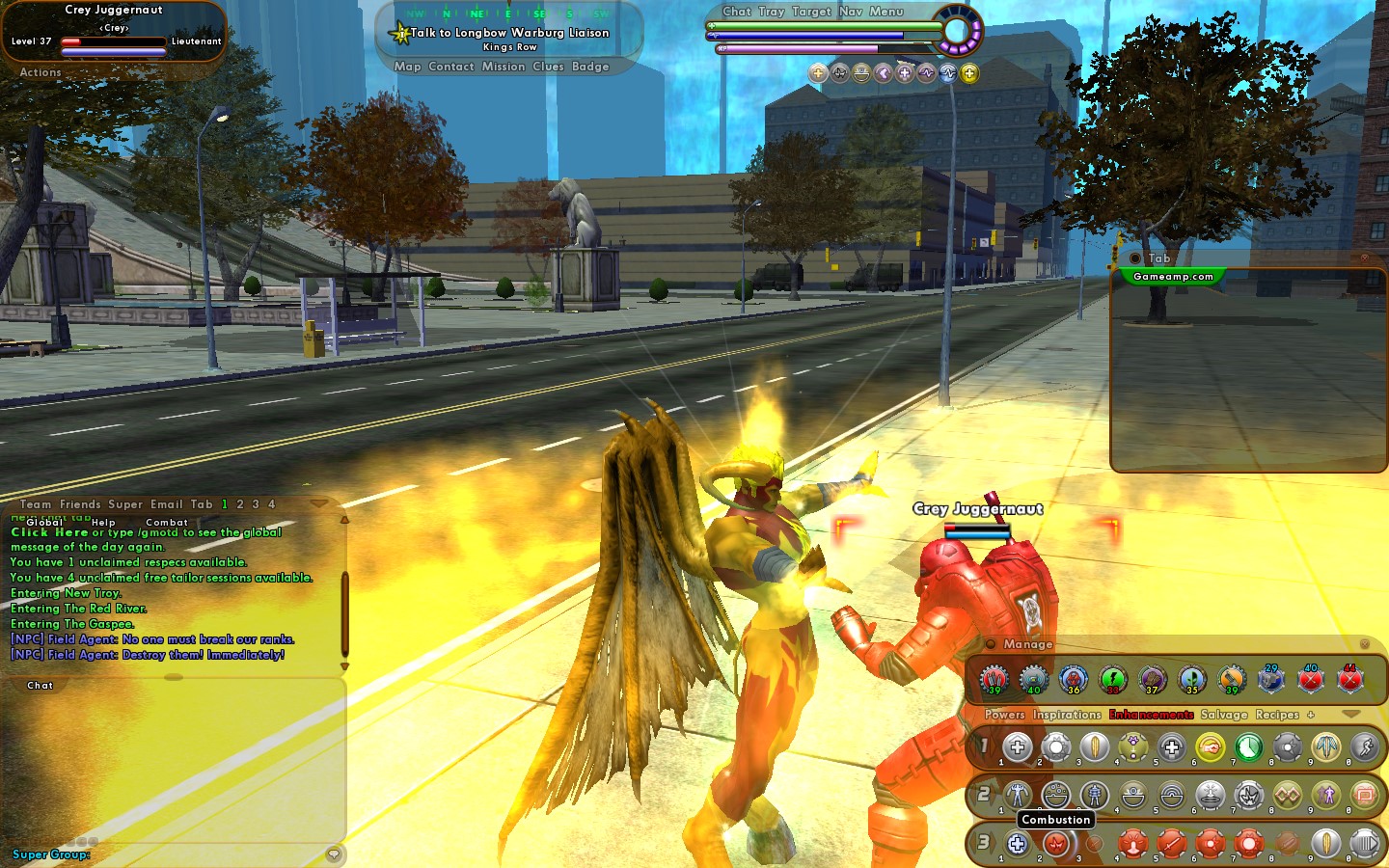Open the main Menu
Screen dimensions: 1389x868
click(885, 12)
